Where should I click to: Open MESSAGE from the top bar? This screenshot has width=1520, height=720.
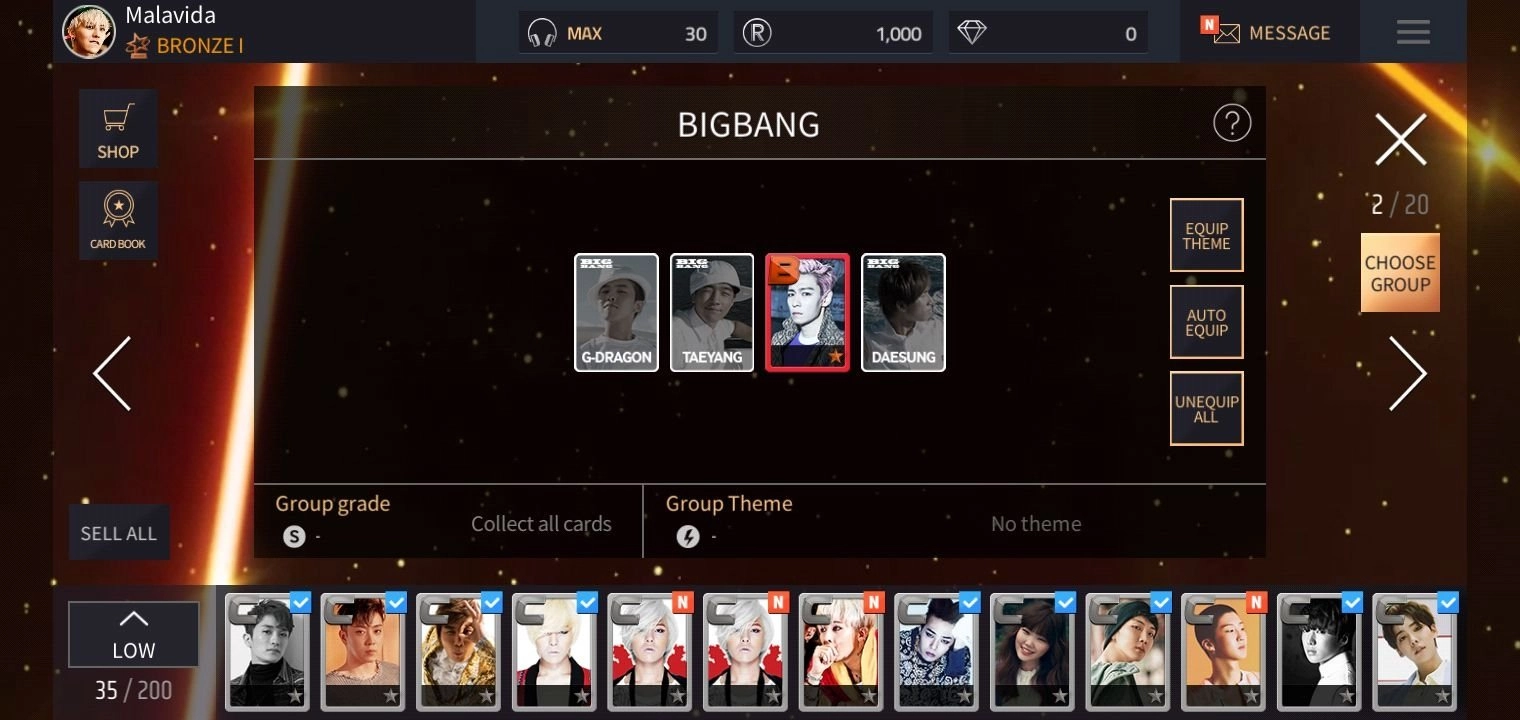tap(1290, 32)
